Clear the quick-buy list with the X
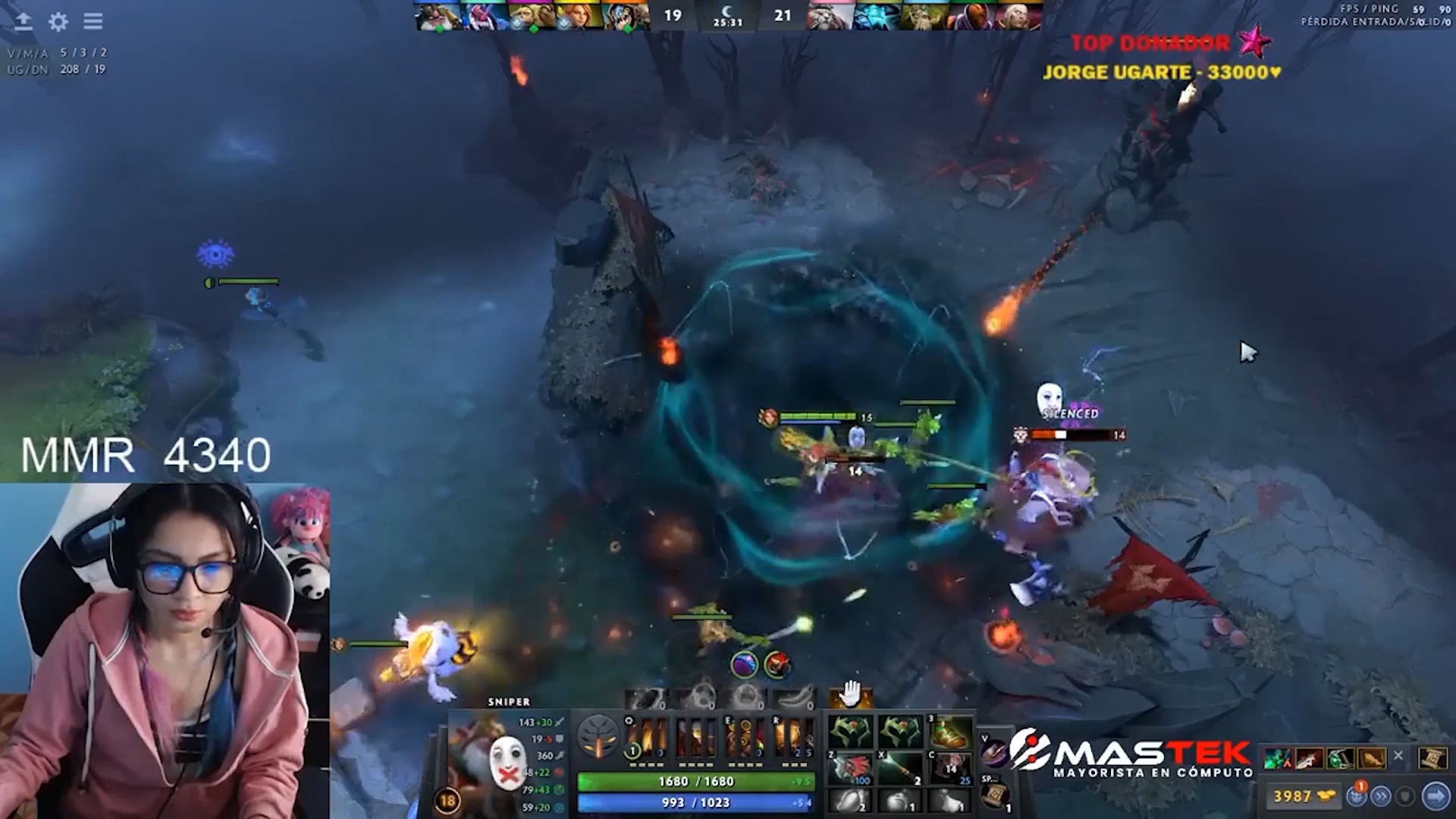Screen dimensions: 1456x819 point(1398,756)
